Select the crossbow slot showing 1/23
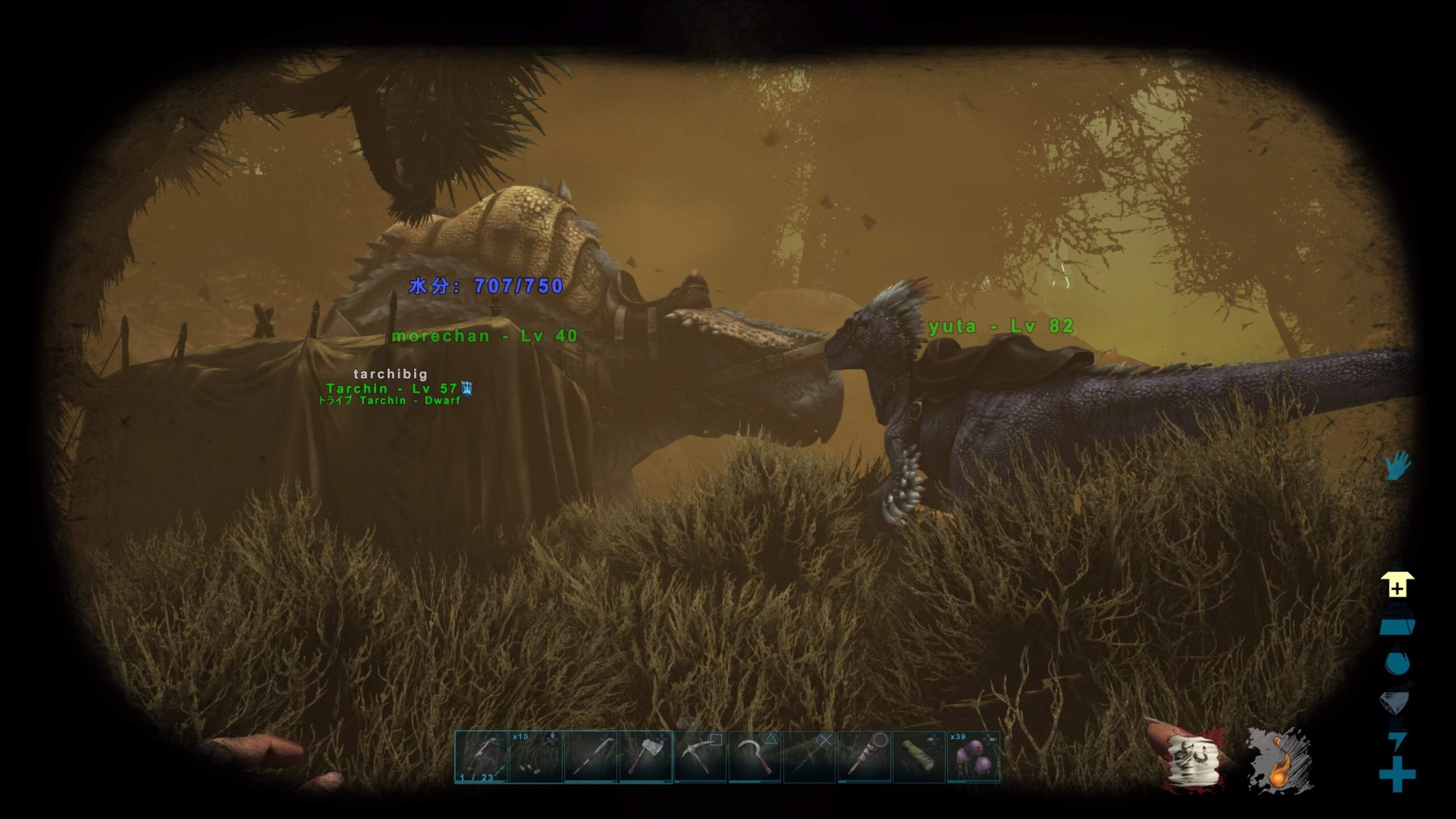Screen dimensions: 1456x819 [481, 757]
